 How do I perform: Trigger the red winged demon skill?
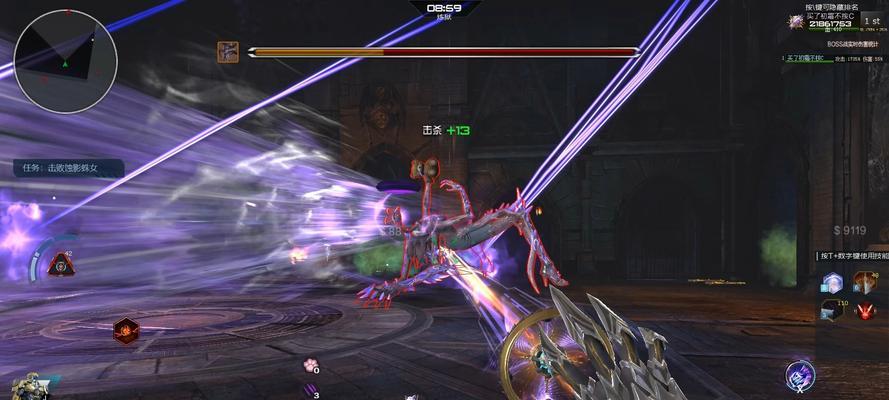pos(865,311)
